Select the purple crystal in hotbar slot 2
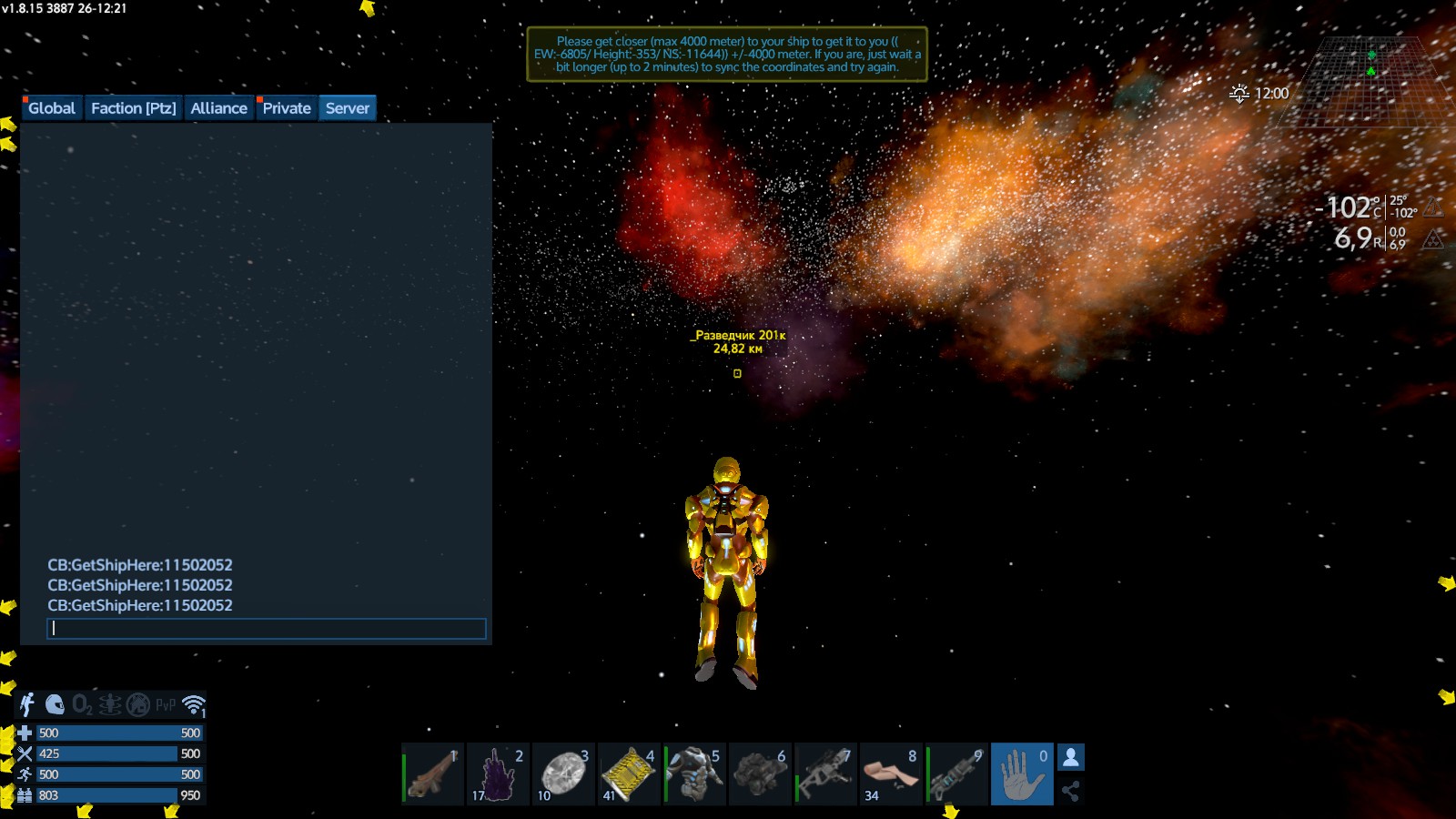The height and width of the screenshot is (819, 1456). (x=498, y=774)
